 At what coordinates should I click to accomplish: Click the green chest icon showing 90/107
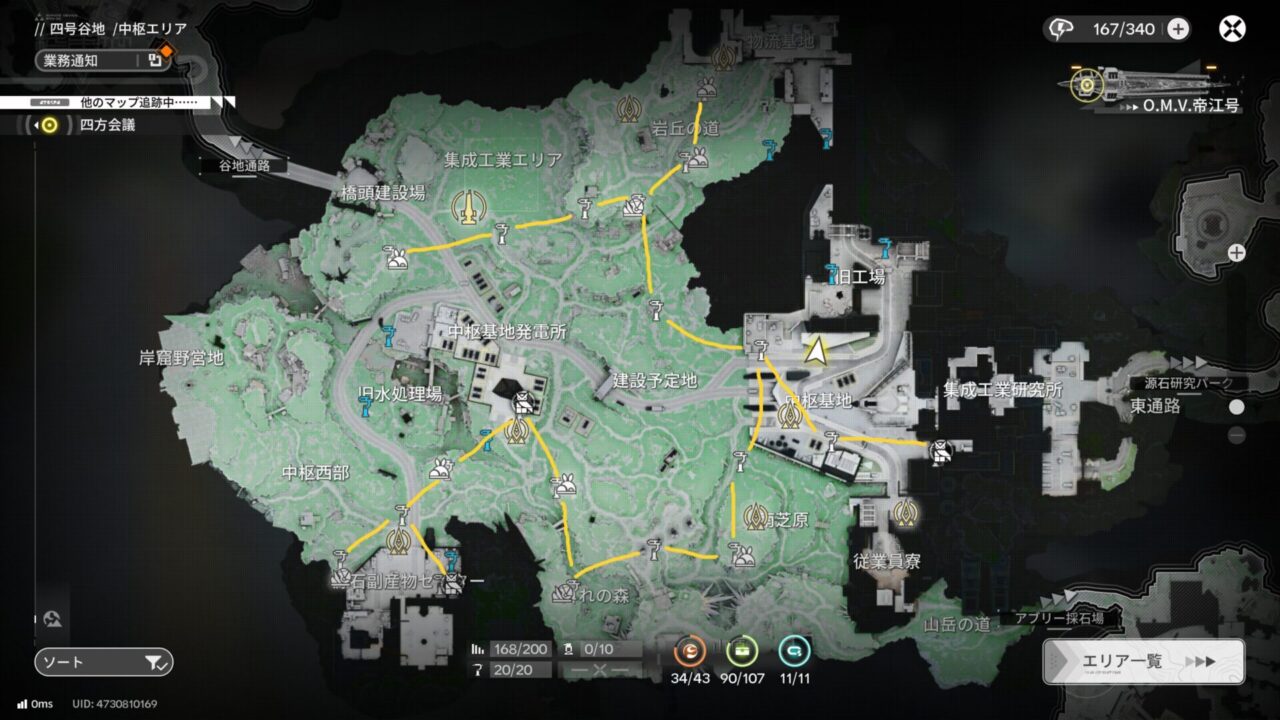[742, 651]
